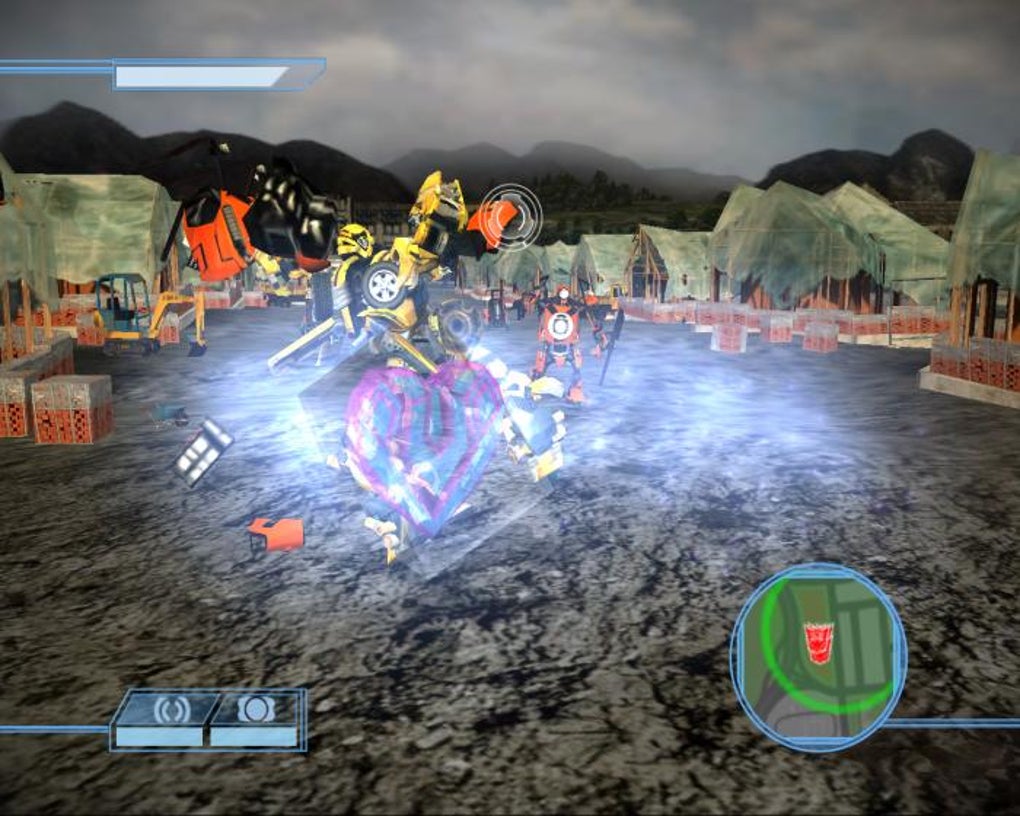The width and height of the screenshot is (1020, 816).
Task: Open the circular minimap
Action: coord(818,655)
